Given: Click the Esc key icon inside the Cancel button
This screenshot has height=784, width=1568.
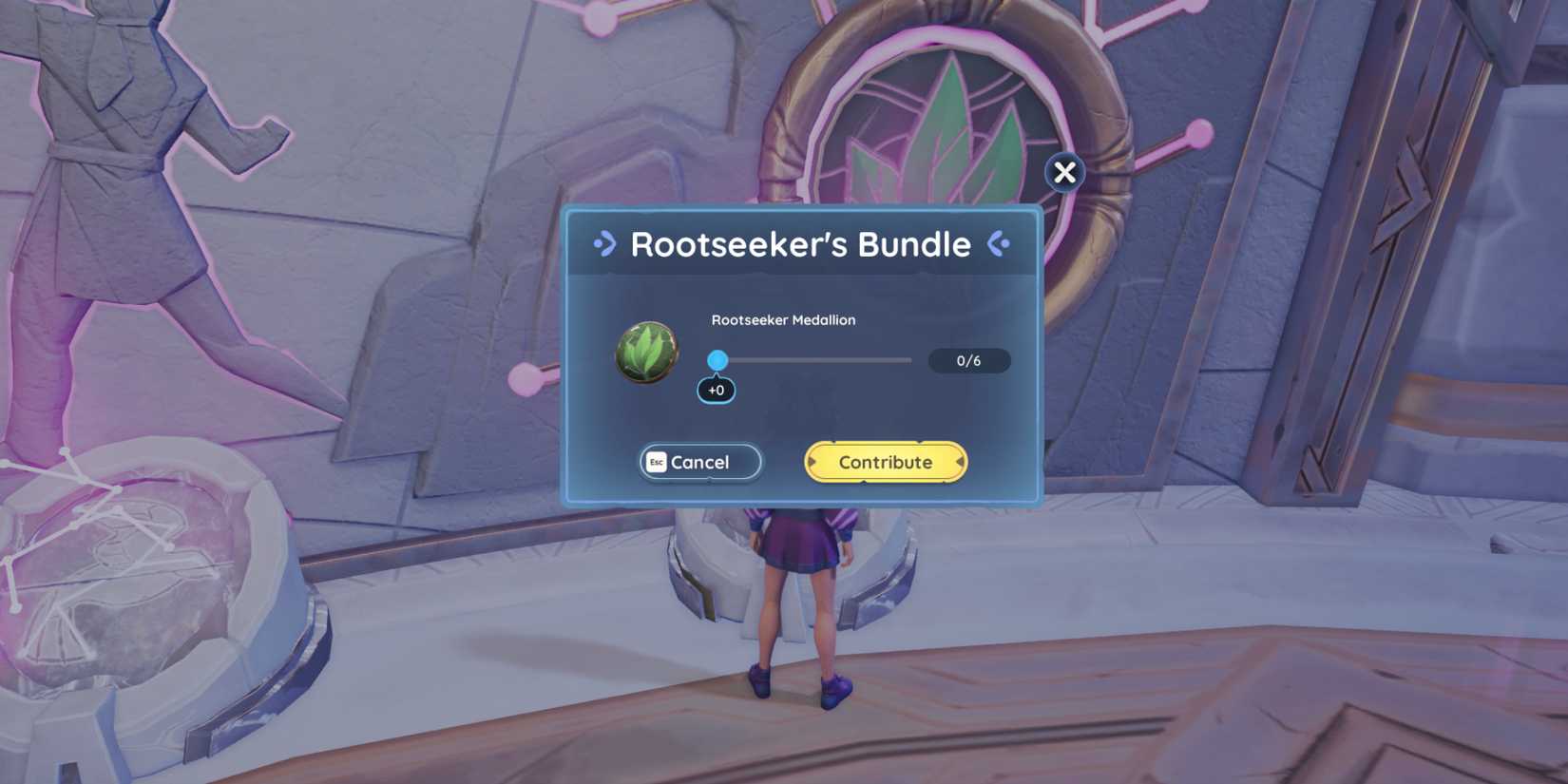Looking at the screenshot, I should [656, 462].
